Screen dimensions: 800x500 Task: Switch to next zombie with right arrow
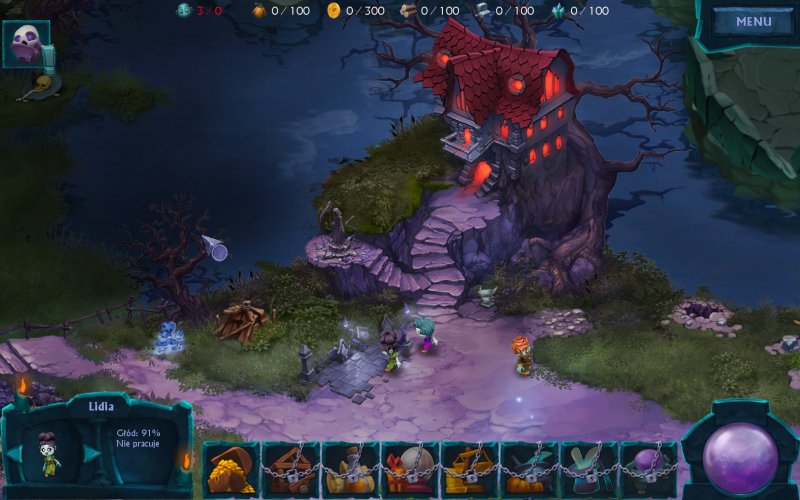[91, 453]
